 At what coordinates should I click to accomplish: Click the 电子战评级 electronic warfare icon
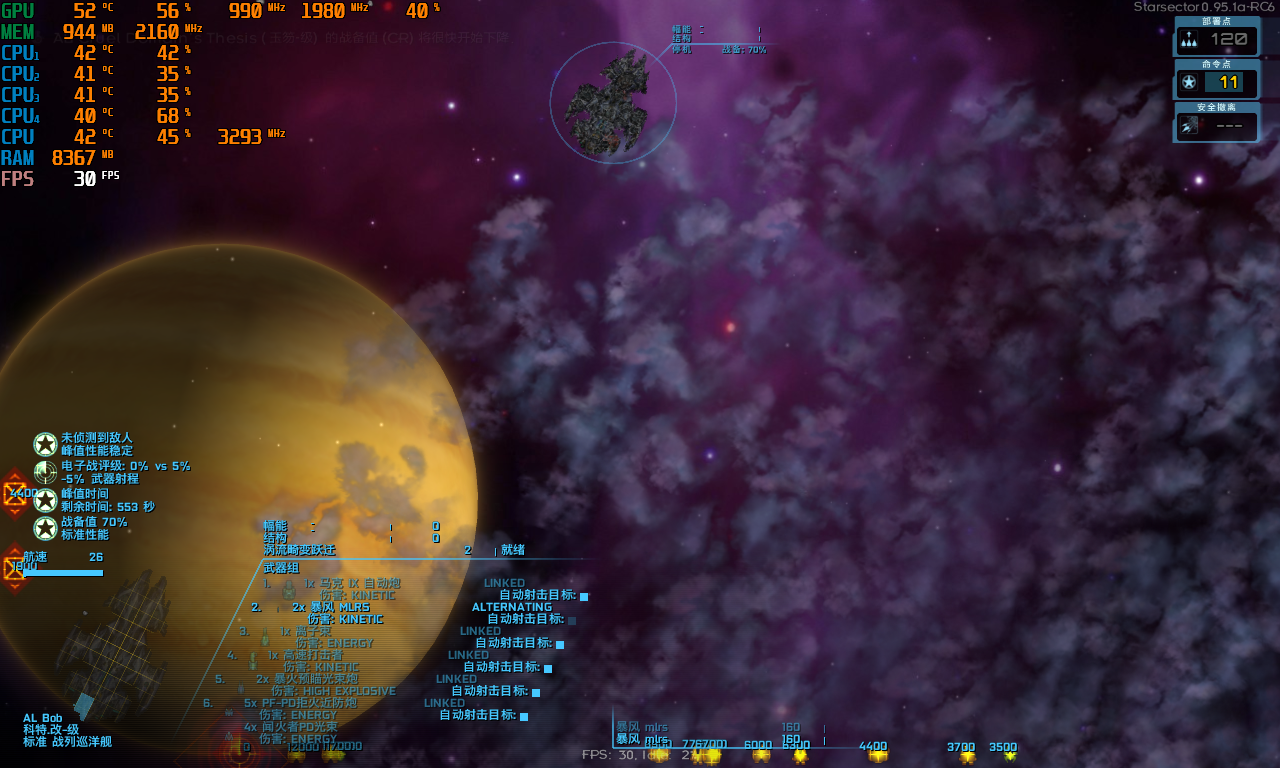pos(44,472)
